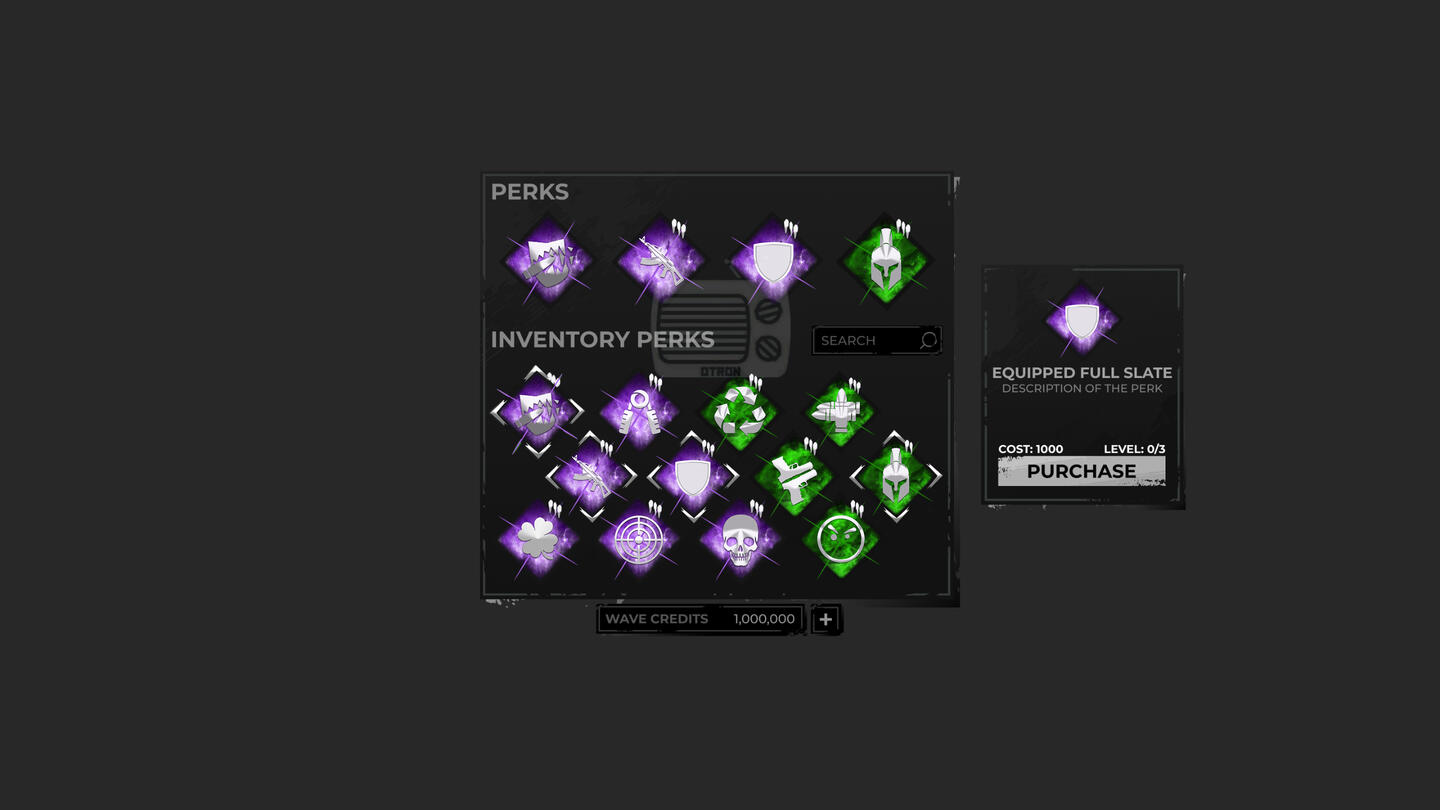Screen dimensions: 1440x810
Task: Click the equipped rifle perk in Perks row
Action: tap(659, 261)
